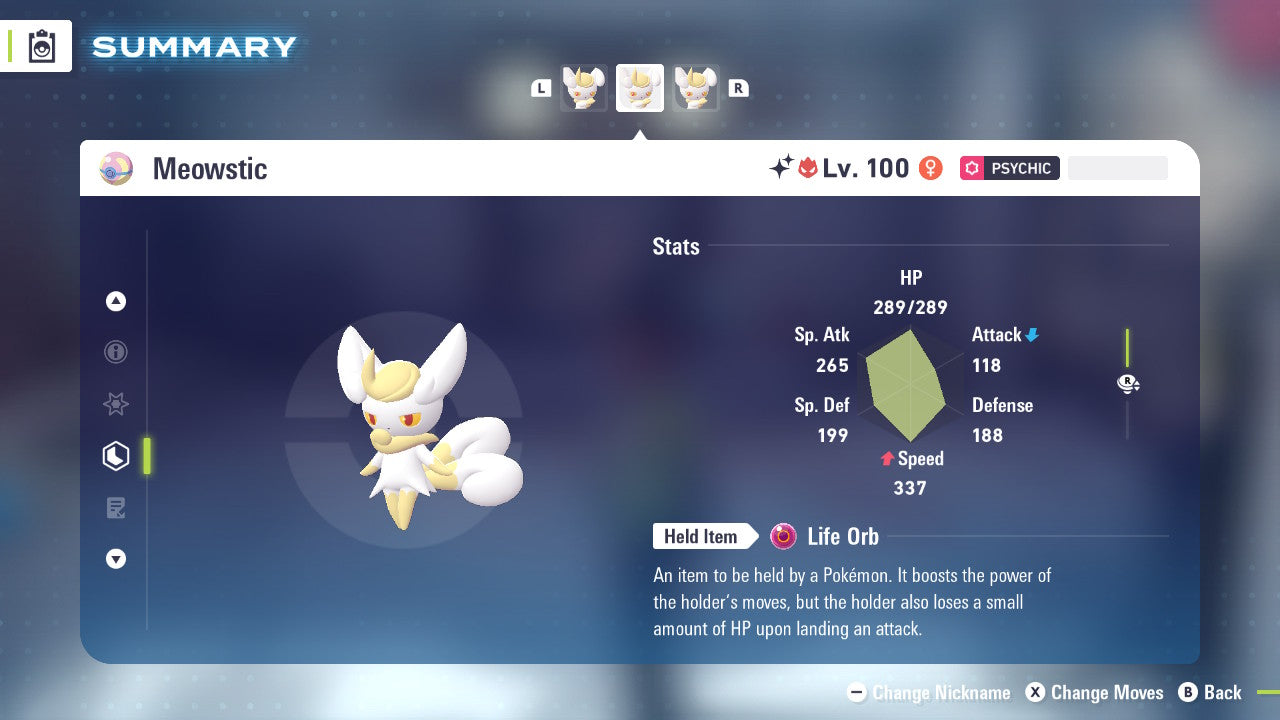1280x720 pixels.
Task: Select the shiny sparkle icon near Lv. 100
Action: [x=784, y=167]
